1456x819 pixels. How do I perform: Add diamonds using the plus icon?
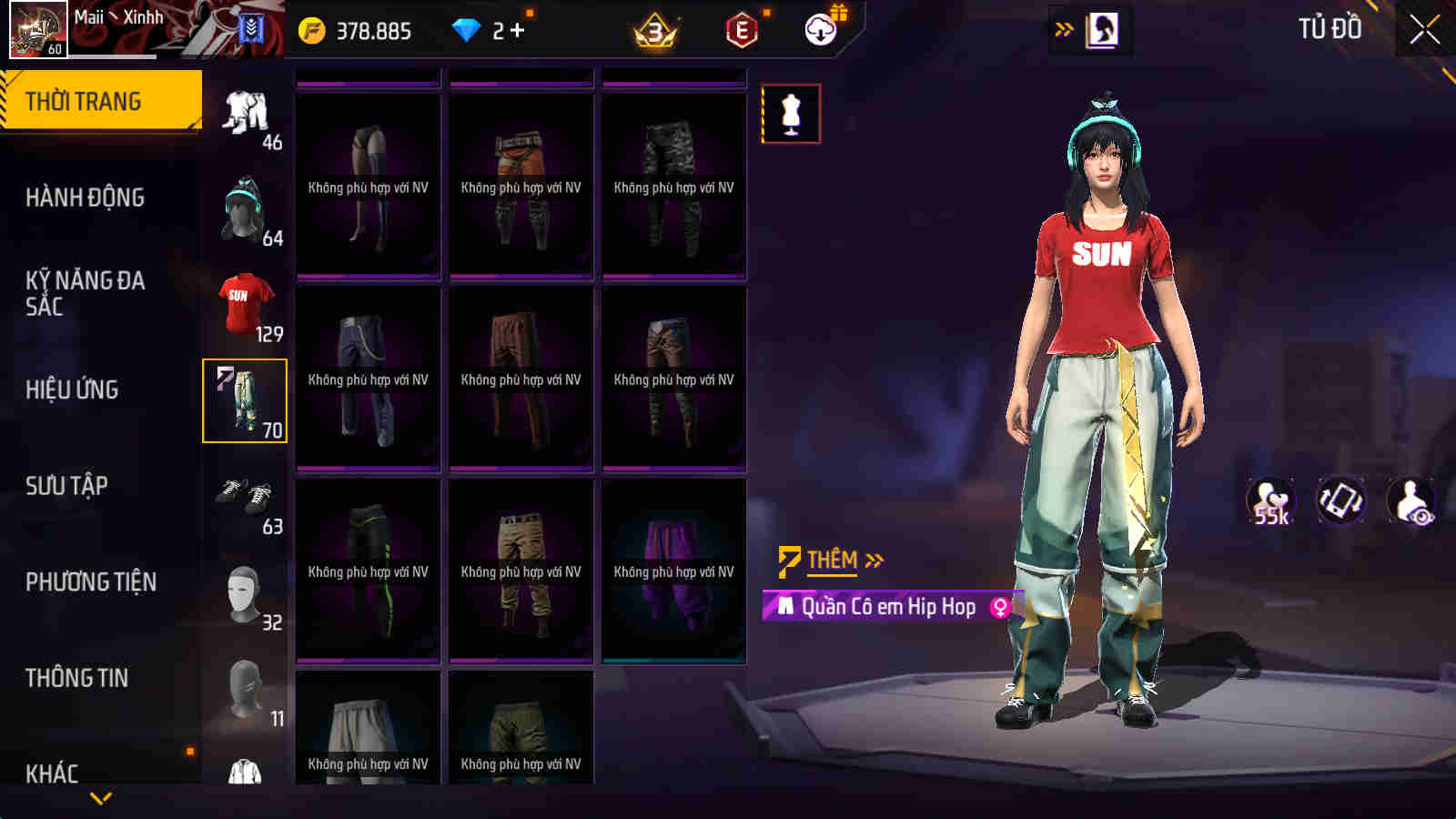coord(517,31)
